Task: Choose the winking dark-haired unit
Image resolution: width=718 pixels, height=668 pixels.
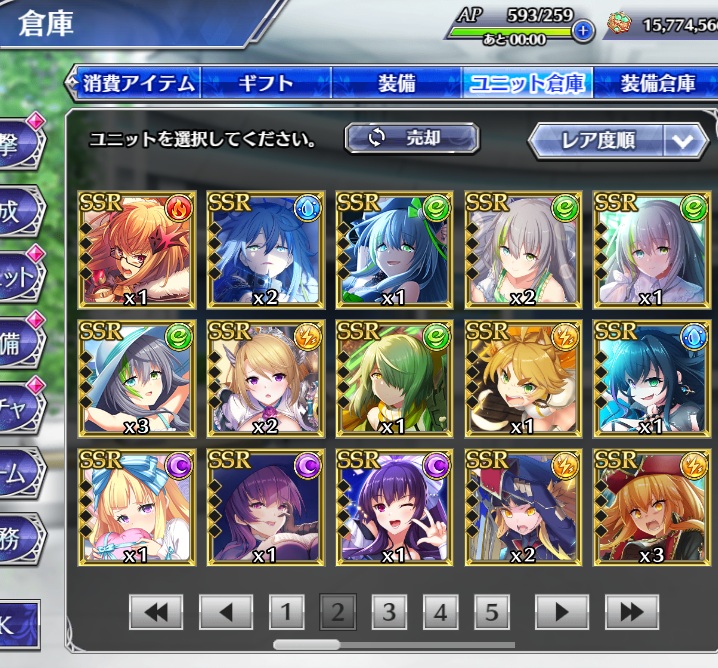Action: click(394, 507)
